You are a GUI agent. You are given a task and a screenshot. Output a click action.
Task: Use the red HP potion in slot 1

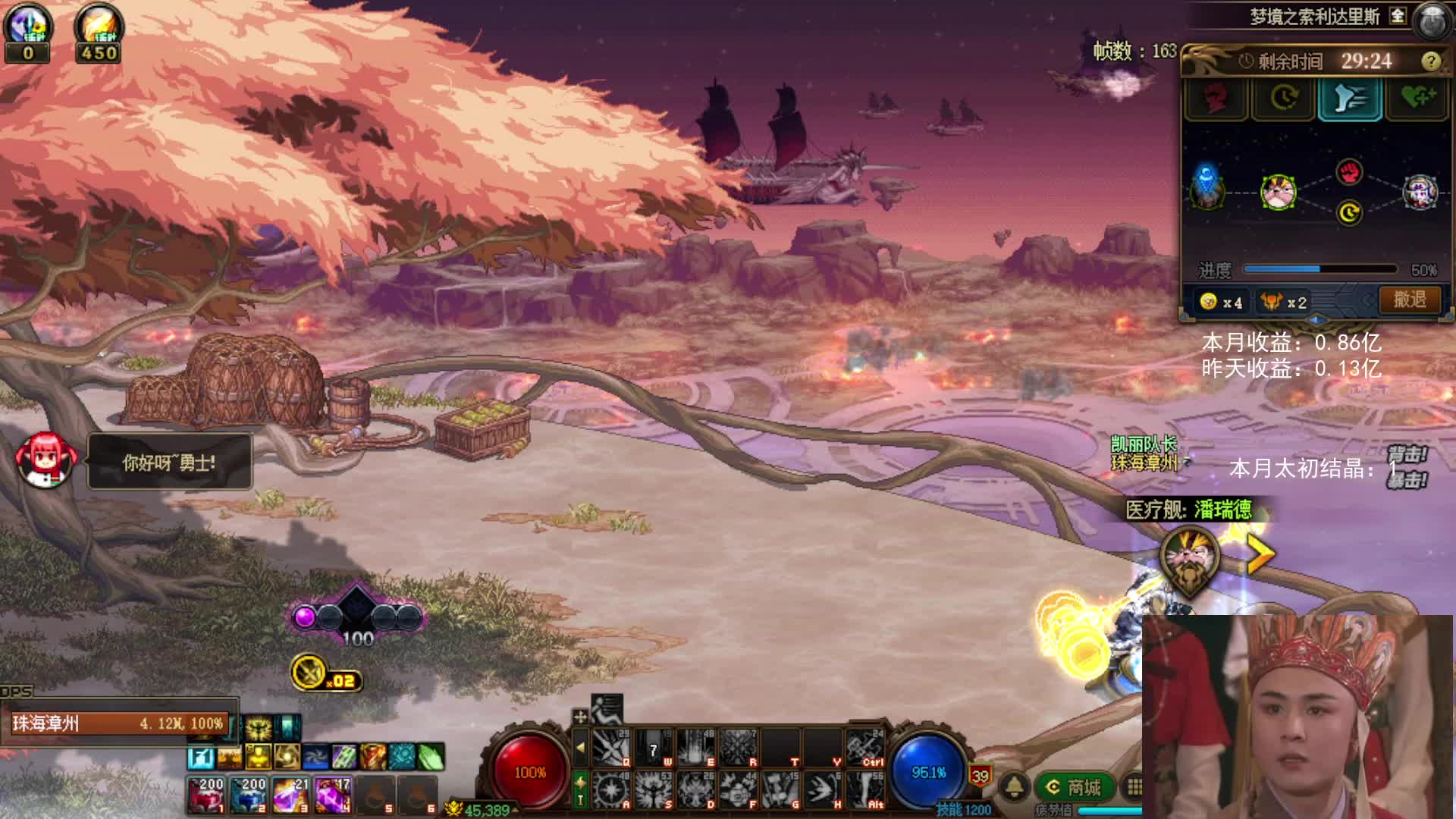[x=206, y=795]
